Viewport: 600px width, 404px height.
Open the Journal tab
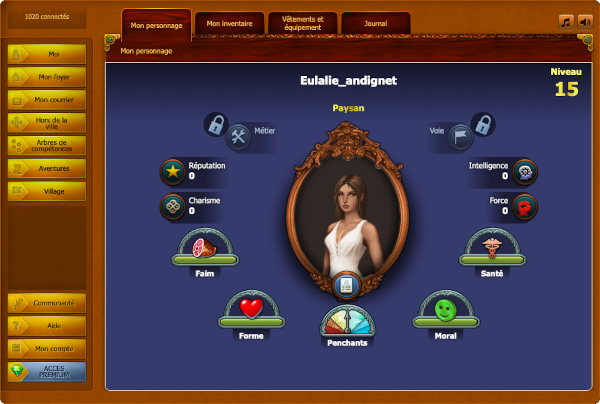[375, 23]
